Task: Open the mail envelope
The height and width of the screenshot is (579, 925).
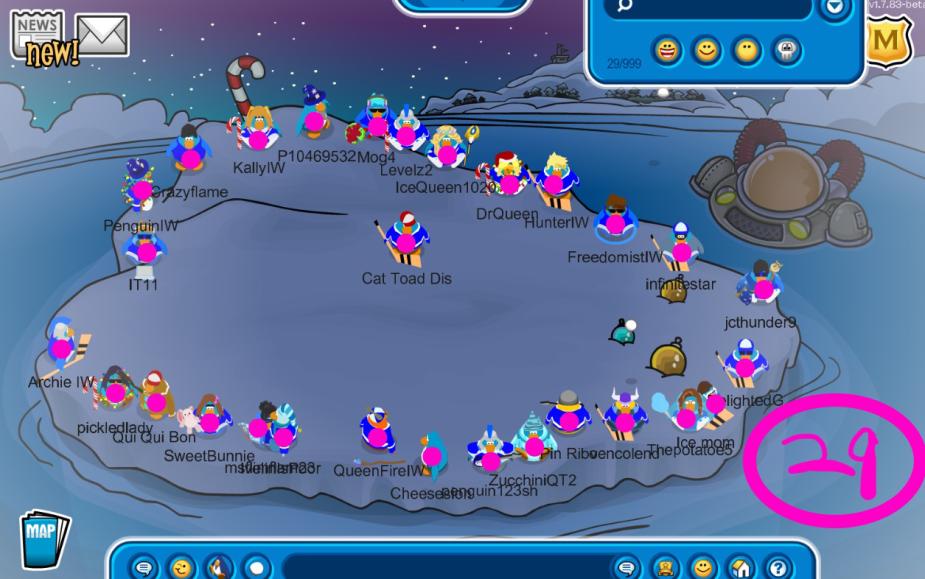Action: (102, 36)
